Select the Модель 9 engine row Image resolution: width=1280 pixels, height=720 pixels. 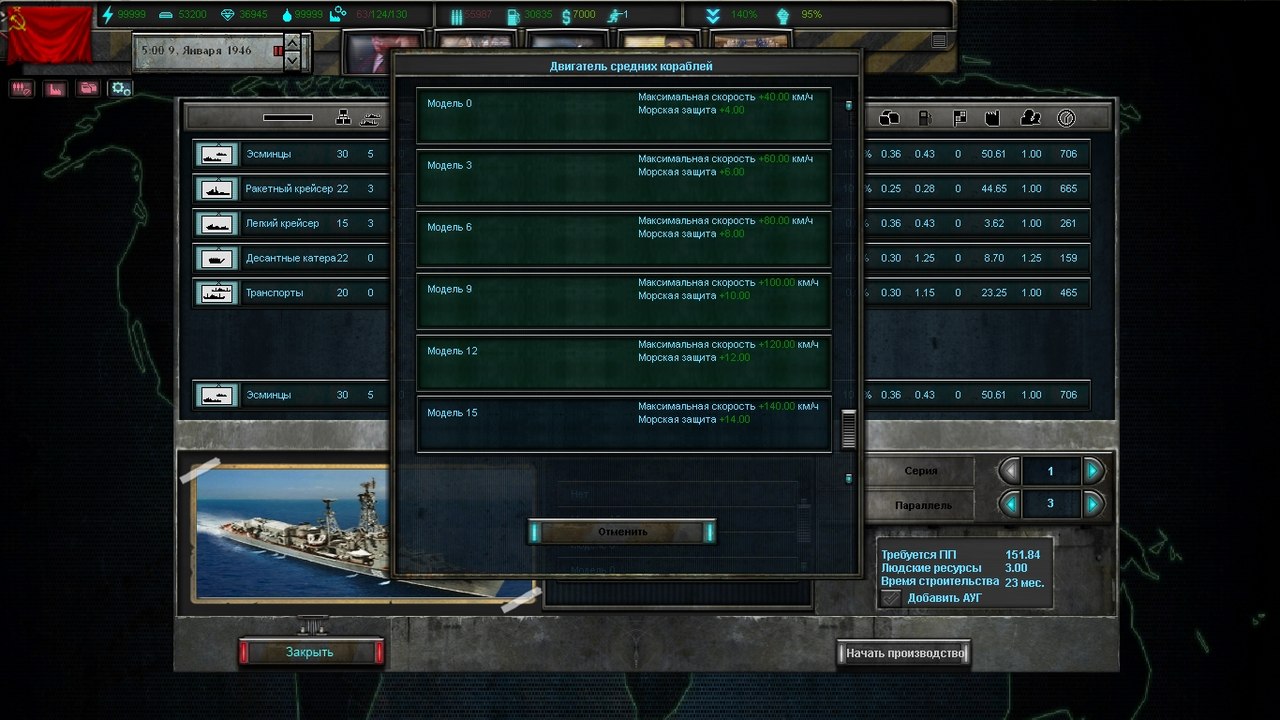coord(623,301)
